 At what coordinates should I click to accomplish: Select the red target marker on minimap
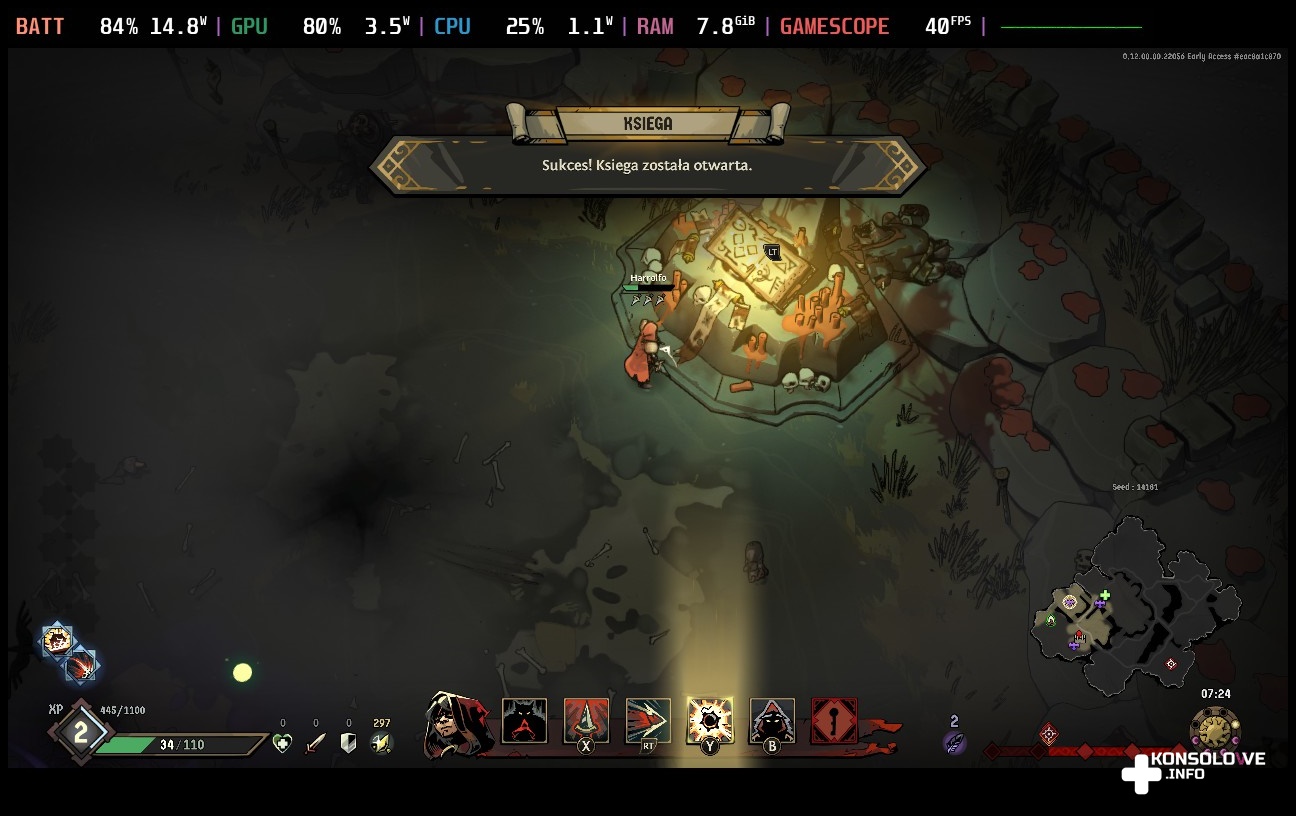(x=1171, y=664)
